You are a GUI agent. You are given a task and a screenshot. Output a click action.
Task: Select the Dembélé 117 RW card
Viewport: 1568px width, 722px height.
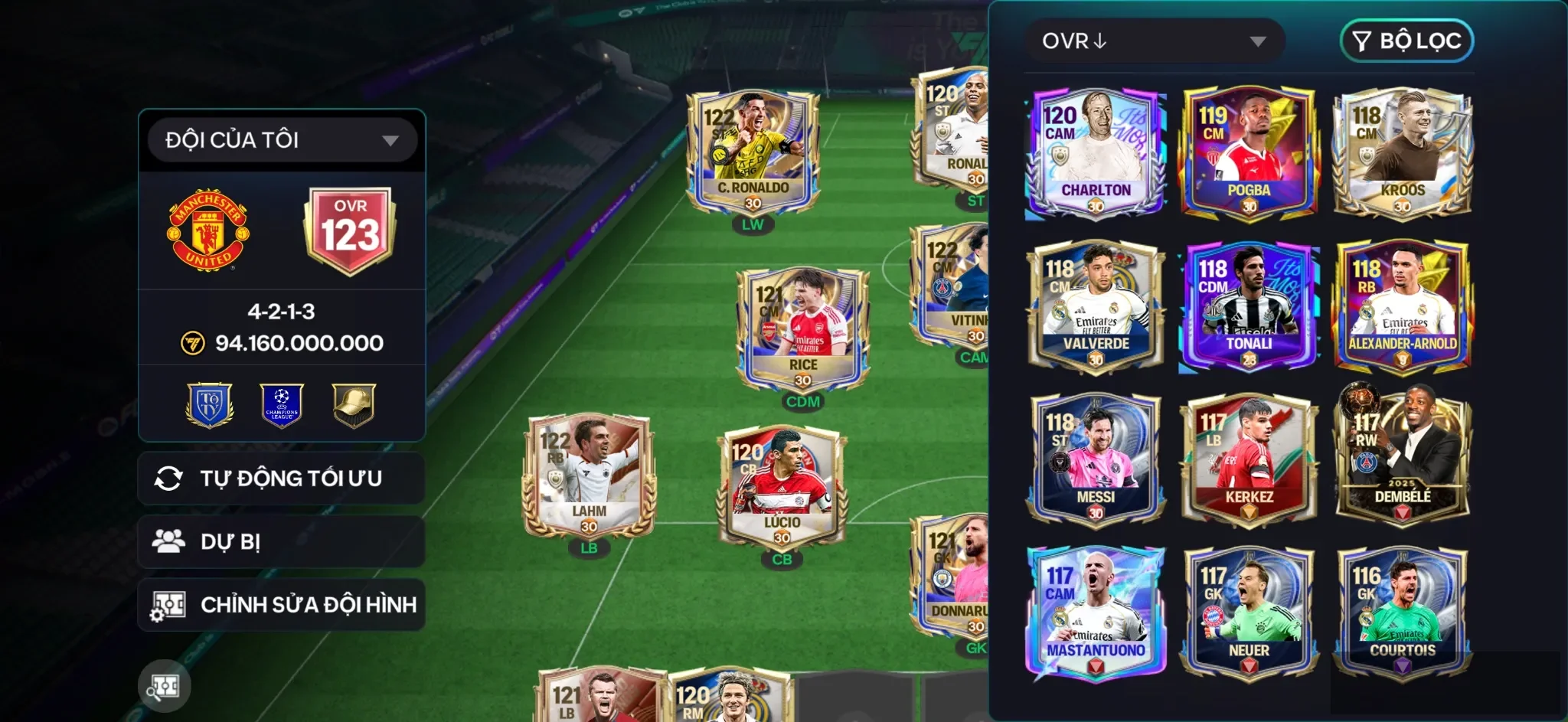[1402, 459]
